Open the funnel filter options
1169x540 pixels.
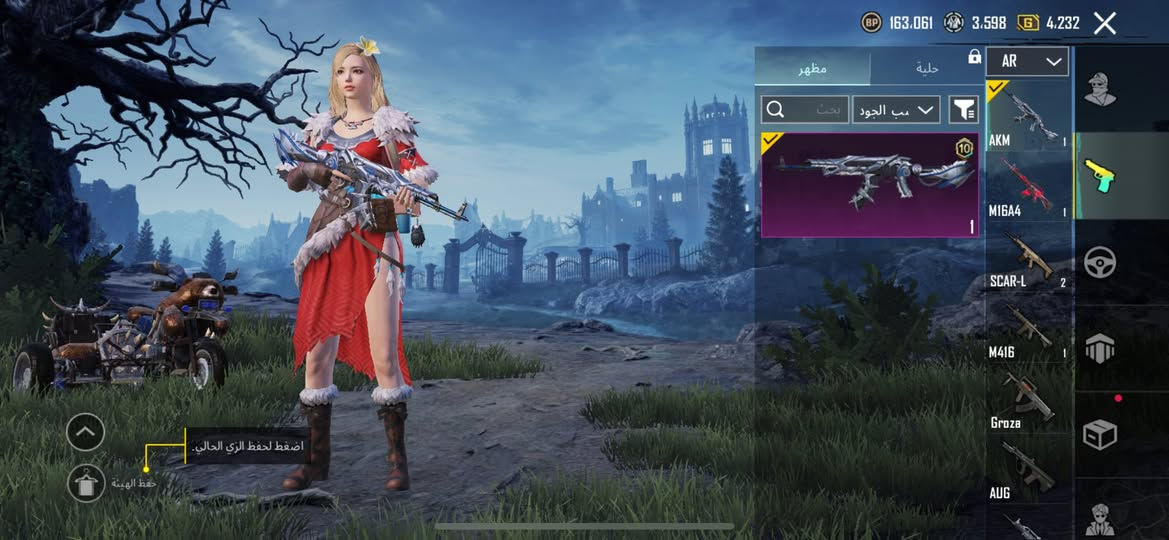pos(964,109)
